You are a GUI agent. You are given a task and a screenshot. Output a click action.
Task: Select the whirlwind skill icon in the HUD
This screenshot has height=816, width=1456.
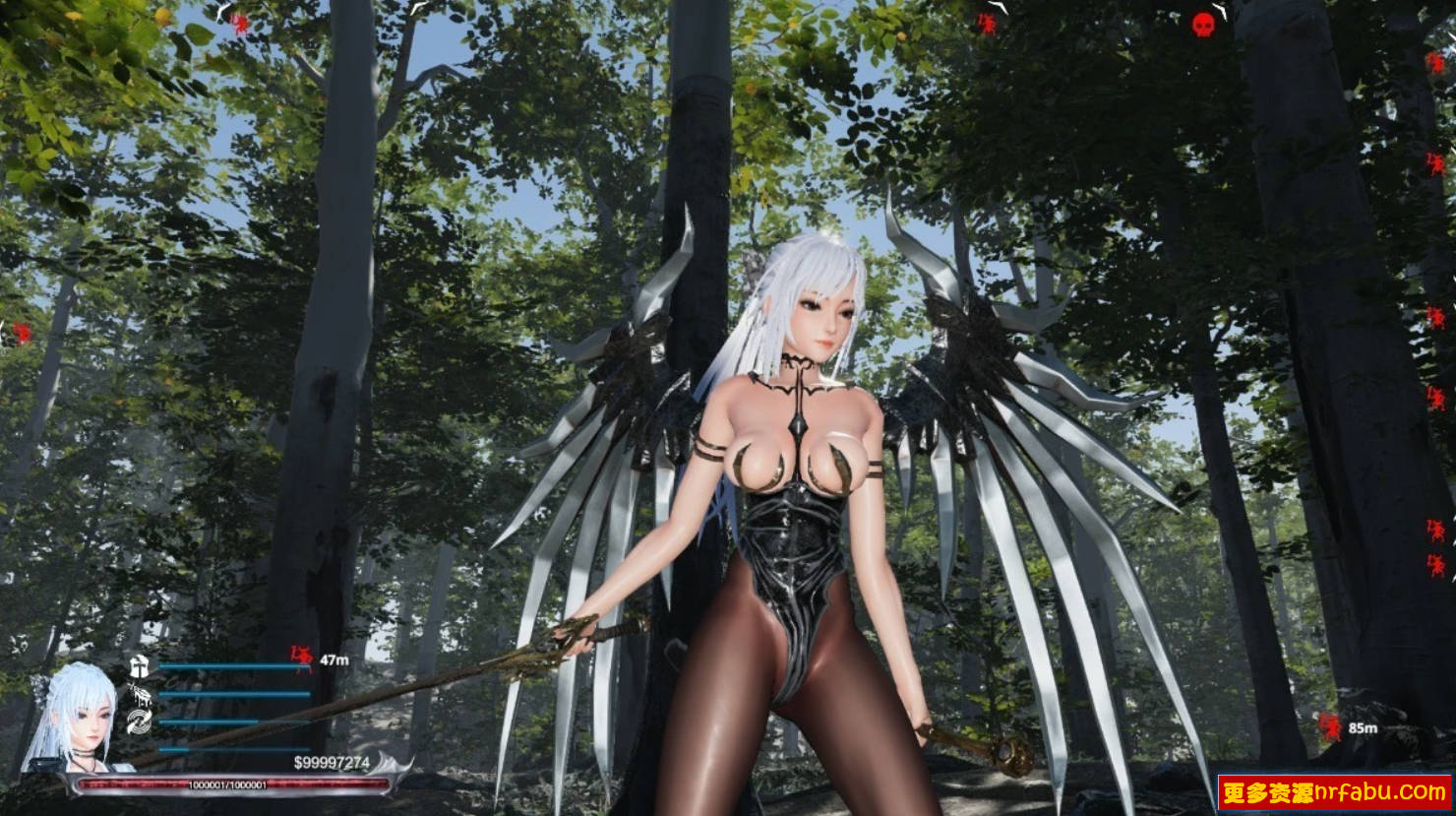click(x=140, y=722)
